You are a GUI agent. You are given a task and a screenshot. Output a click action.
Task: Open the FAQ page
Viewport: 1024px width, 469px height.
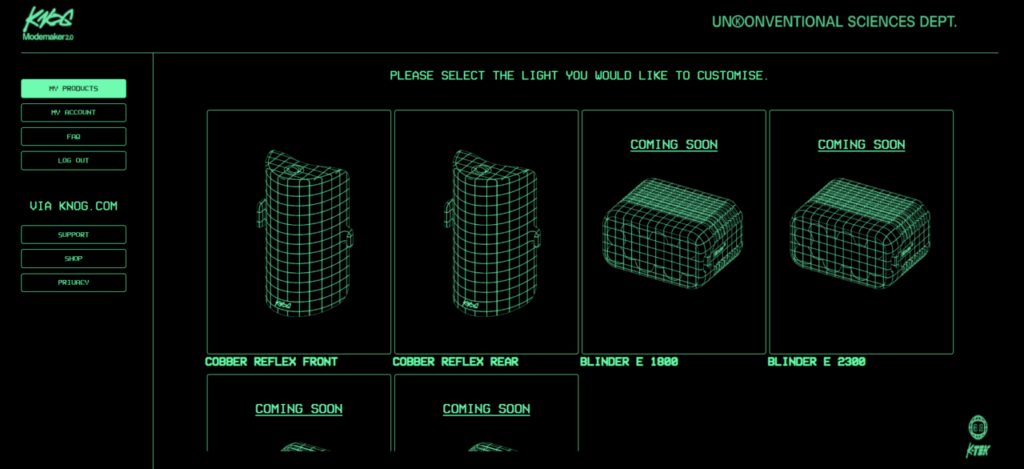point(73,137)
